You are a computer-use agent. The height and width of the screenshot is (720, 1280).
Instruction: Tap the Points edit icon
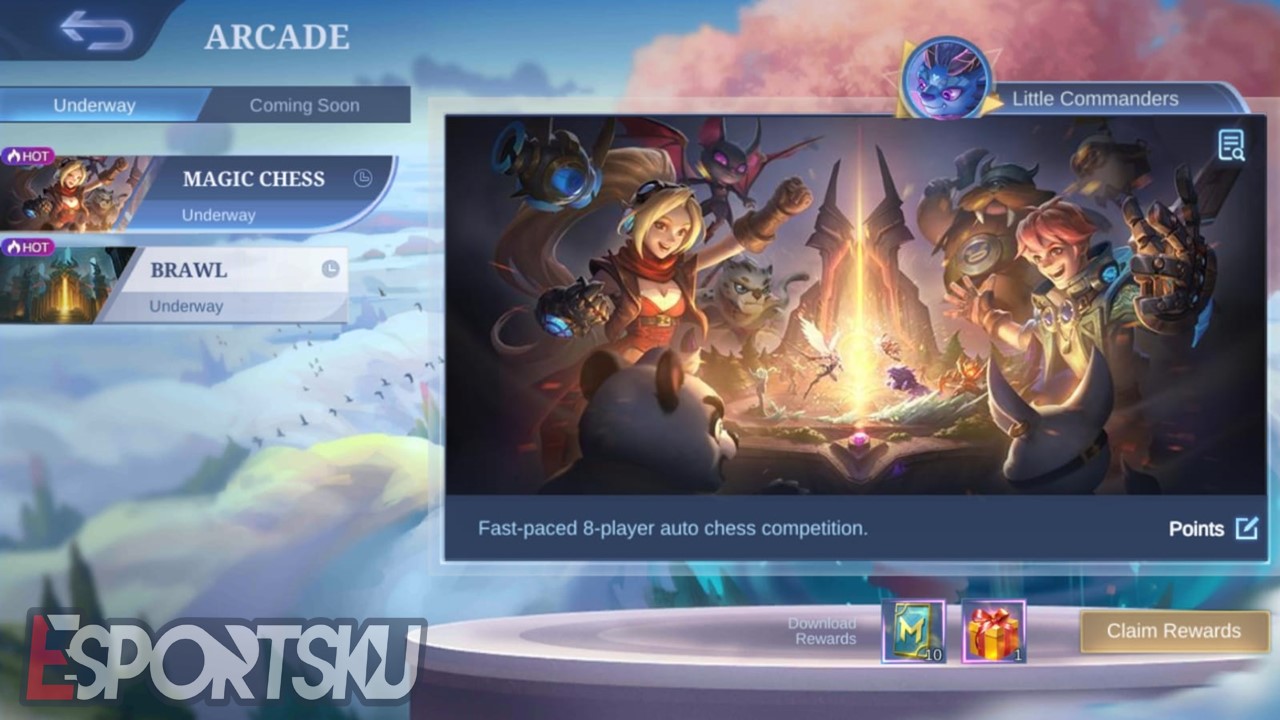tap(1246, 529)
